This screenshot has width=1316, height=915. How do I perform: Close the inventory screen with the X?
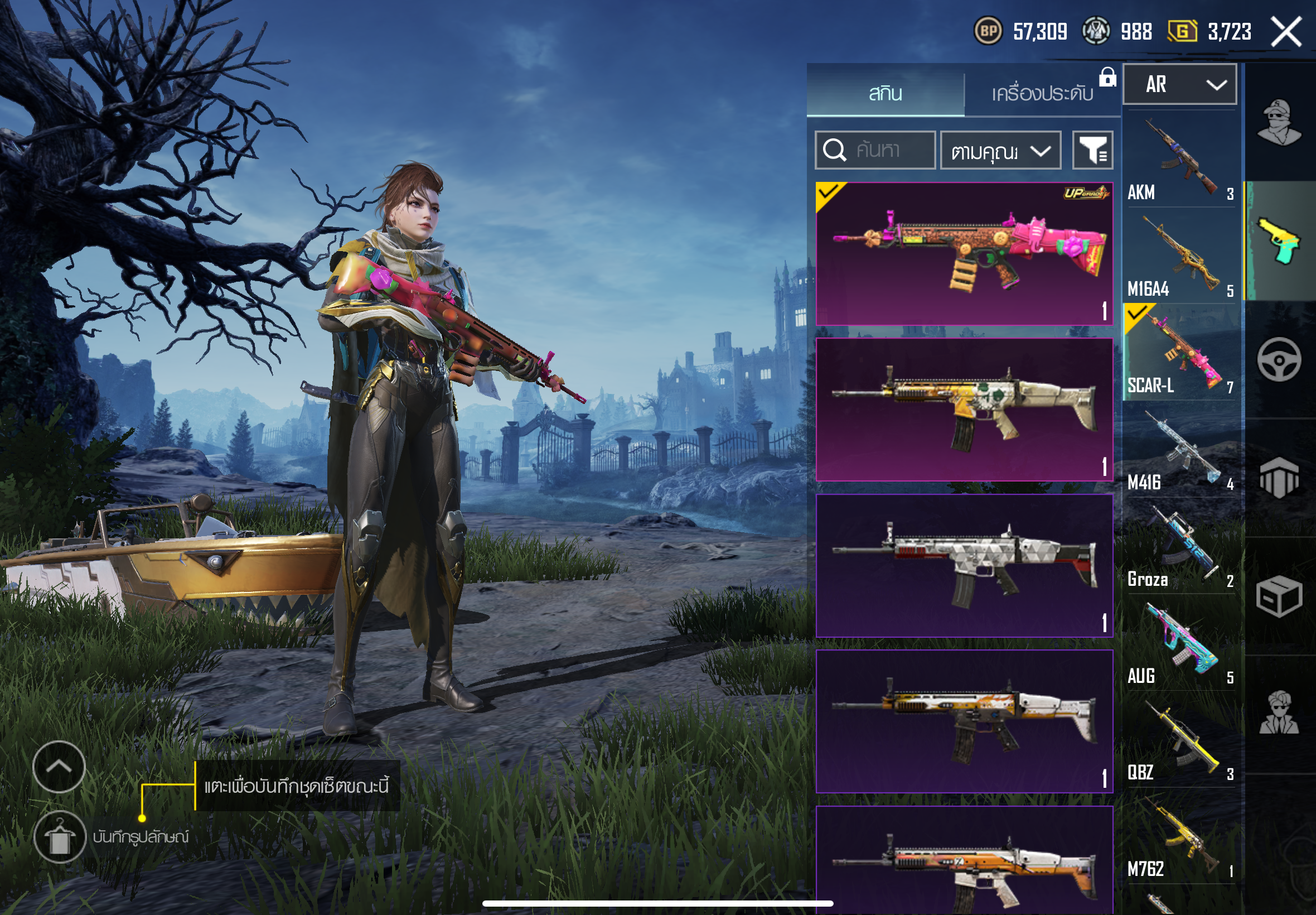pyautogui.click(x=1286, y=32)
